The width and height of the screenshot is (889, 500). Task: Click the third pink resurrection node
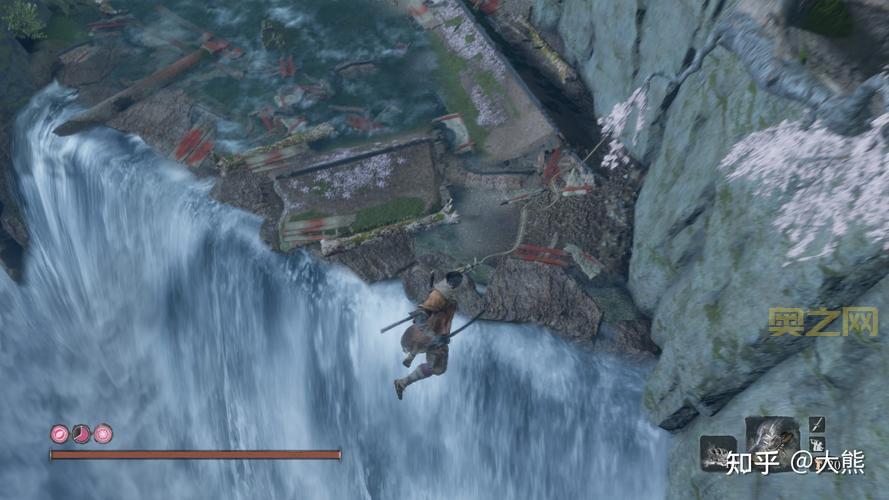click(x=103, y=434)
